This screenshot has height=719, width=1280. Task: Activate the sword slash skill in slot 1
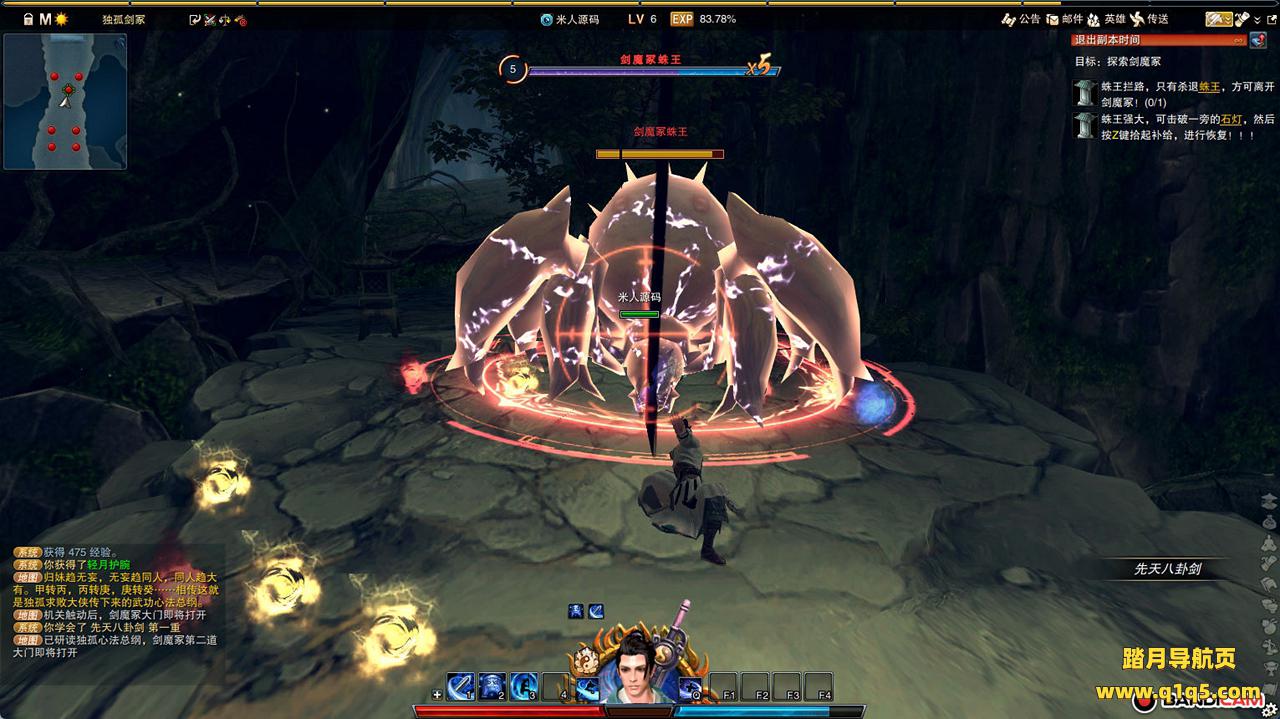(x=460, y=687)
